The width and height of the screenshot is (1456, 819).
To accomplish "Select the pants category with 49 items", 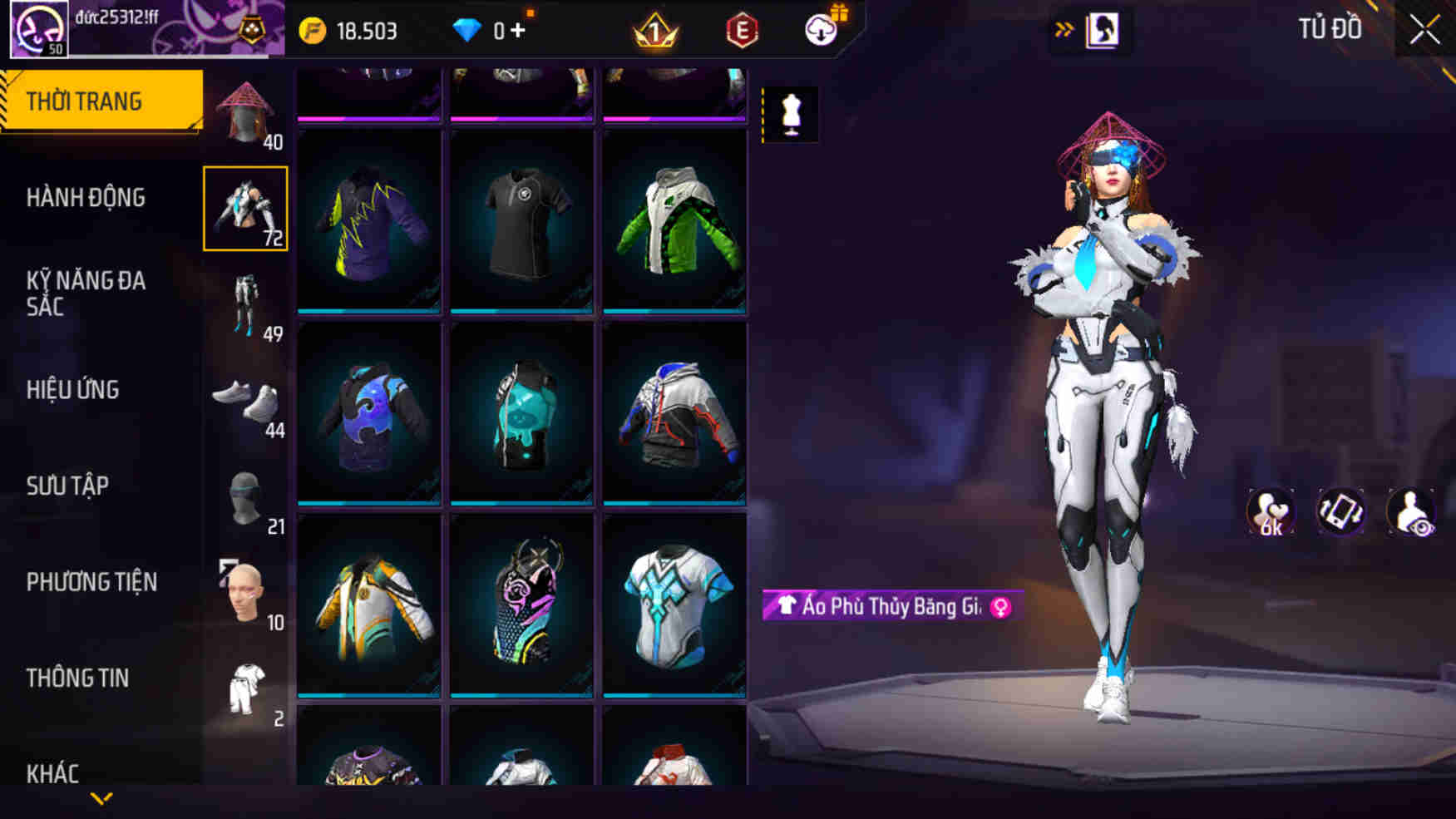I will click(245, 304).
